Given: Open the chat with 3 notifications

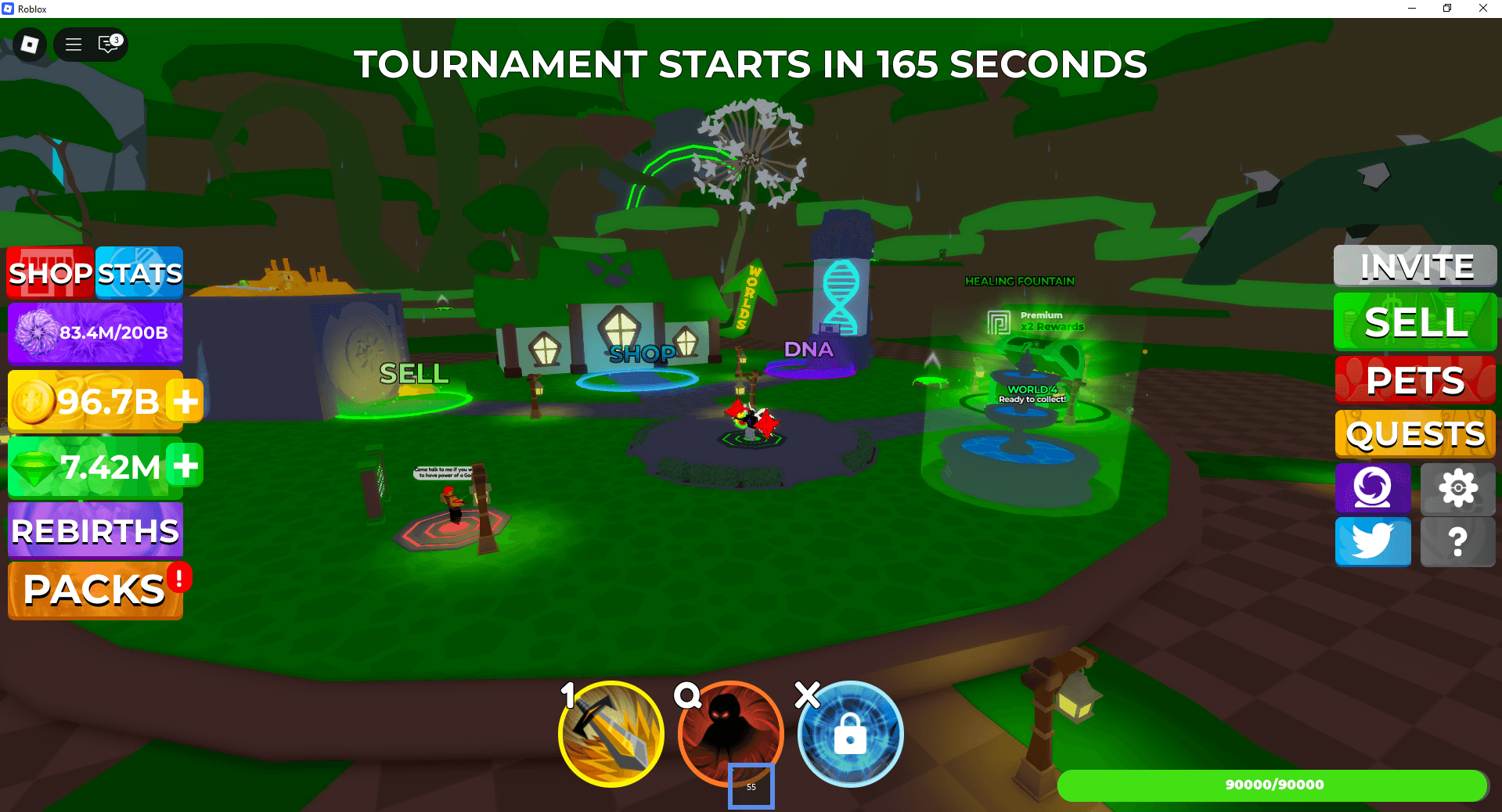Looking at the screenshot, I should pos(106,45).
